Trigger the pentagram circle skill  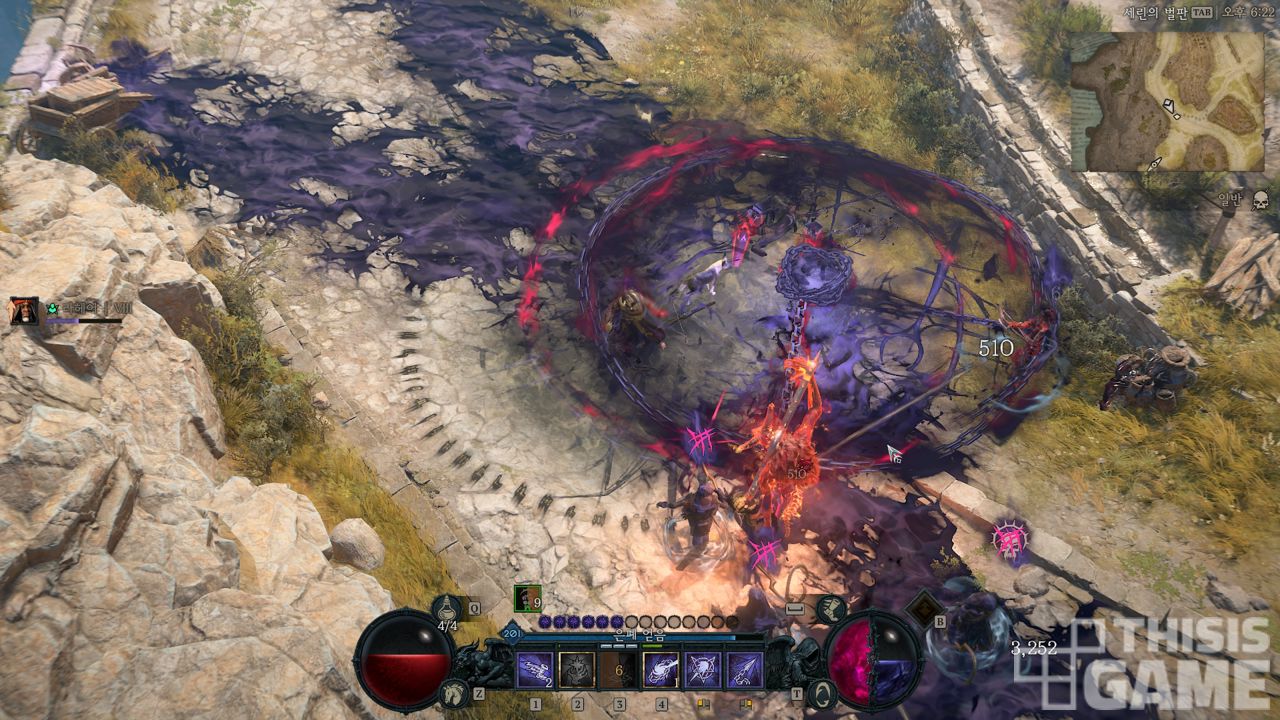[x=702, y=670]
